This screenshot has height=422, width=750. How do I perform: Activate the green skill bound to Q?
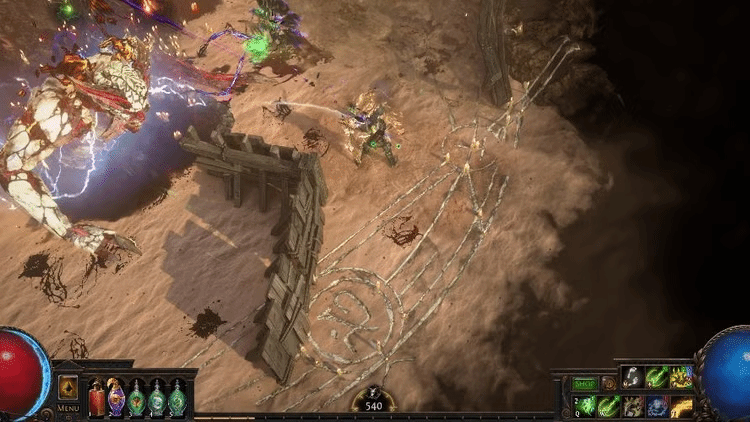[586, 406]
